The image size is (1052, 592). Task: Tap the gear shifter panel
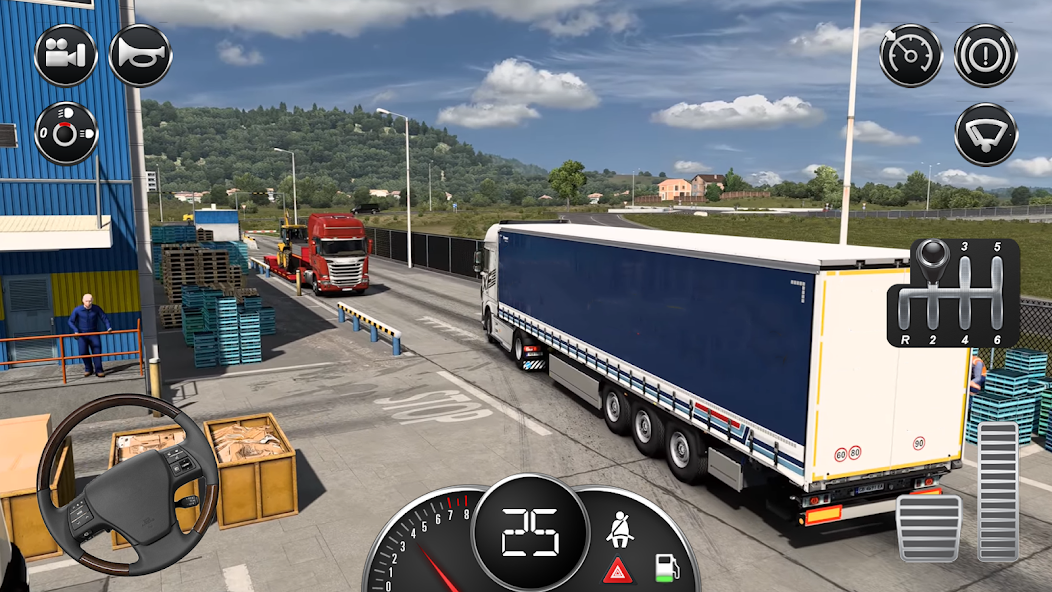(953, 292)
